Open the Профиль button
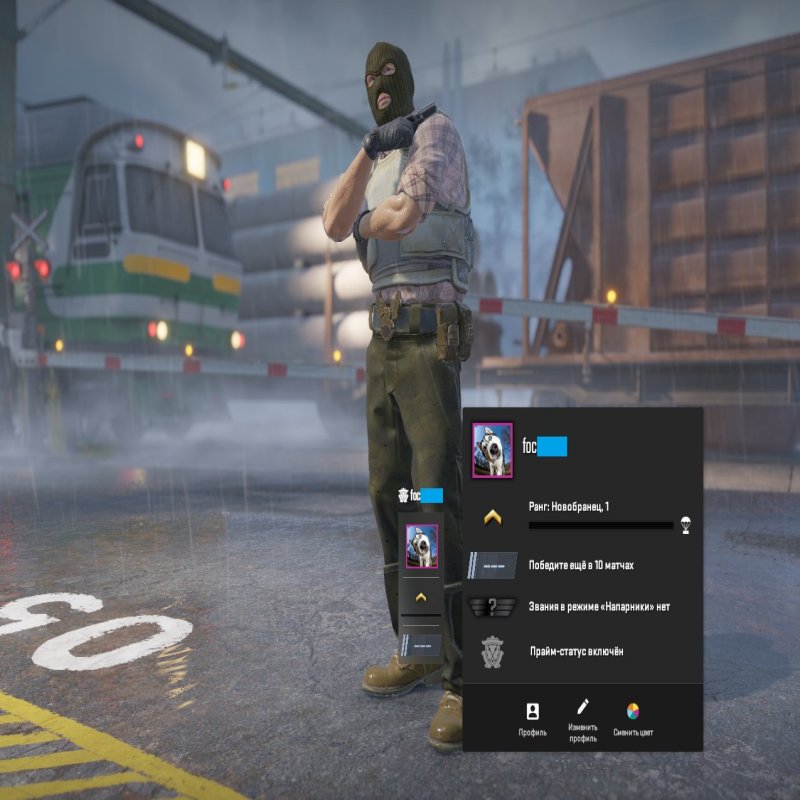 pos(532,716)
